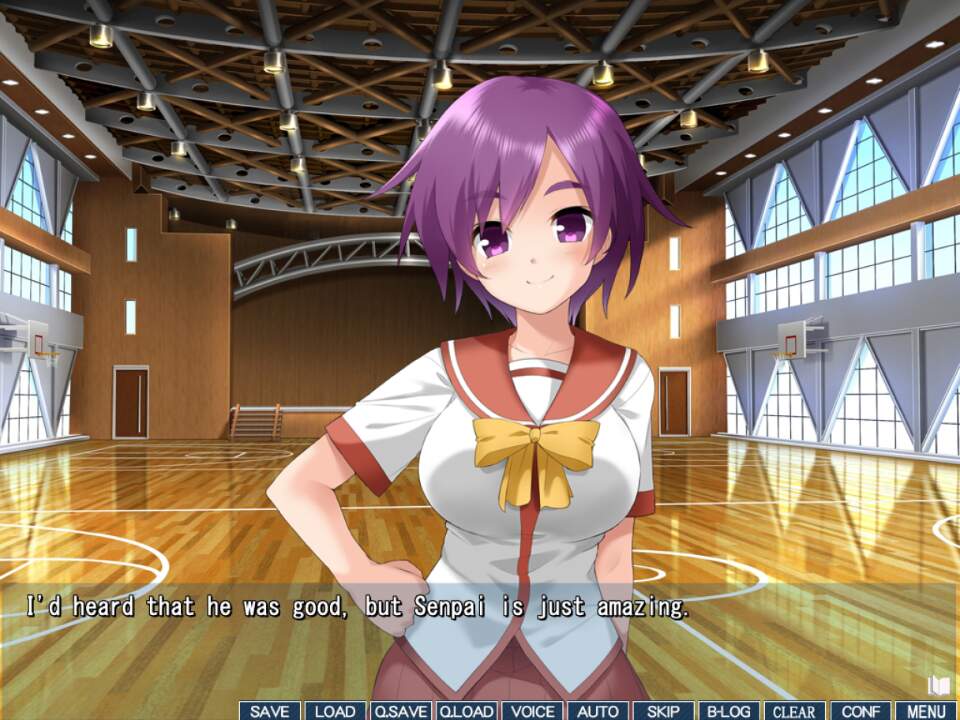Image resolution: width=960 pixels, height=720 pixels.
Task: Click the open book icon
Action: coord(938,685)
